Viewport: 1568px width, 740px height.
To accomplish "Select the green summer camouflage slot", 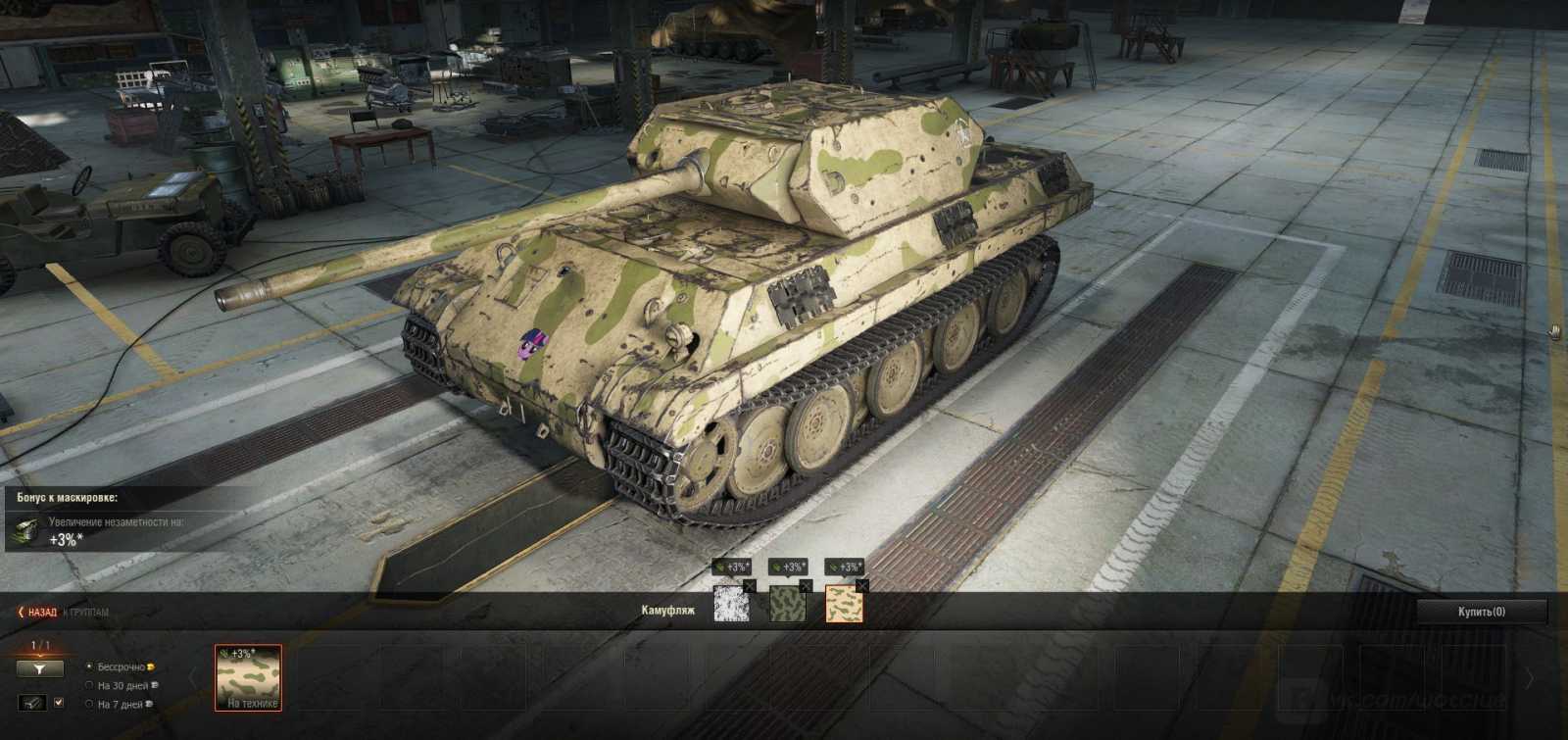I will coord(787,605).
